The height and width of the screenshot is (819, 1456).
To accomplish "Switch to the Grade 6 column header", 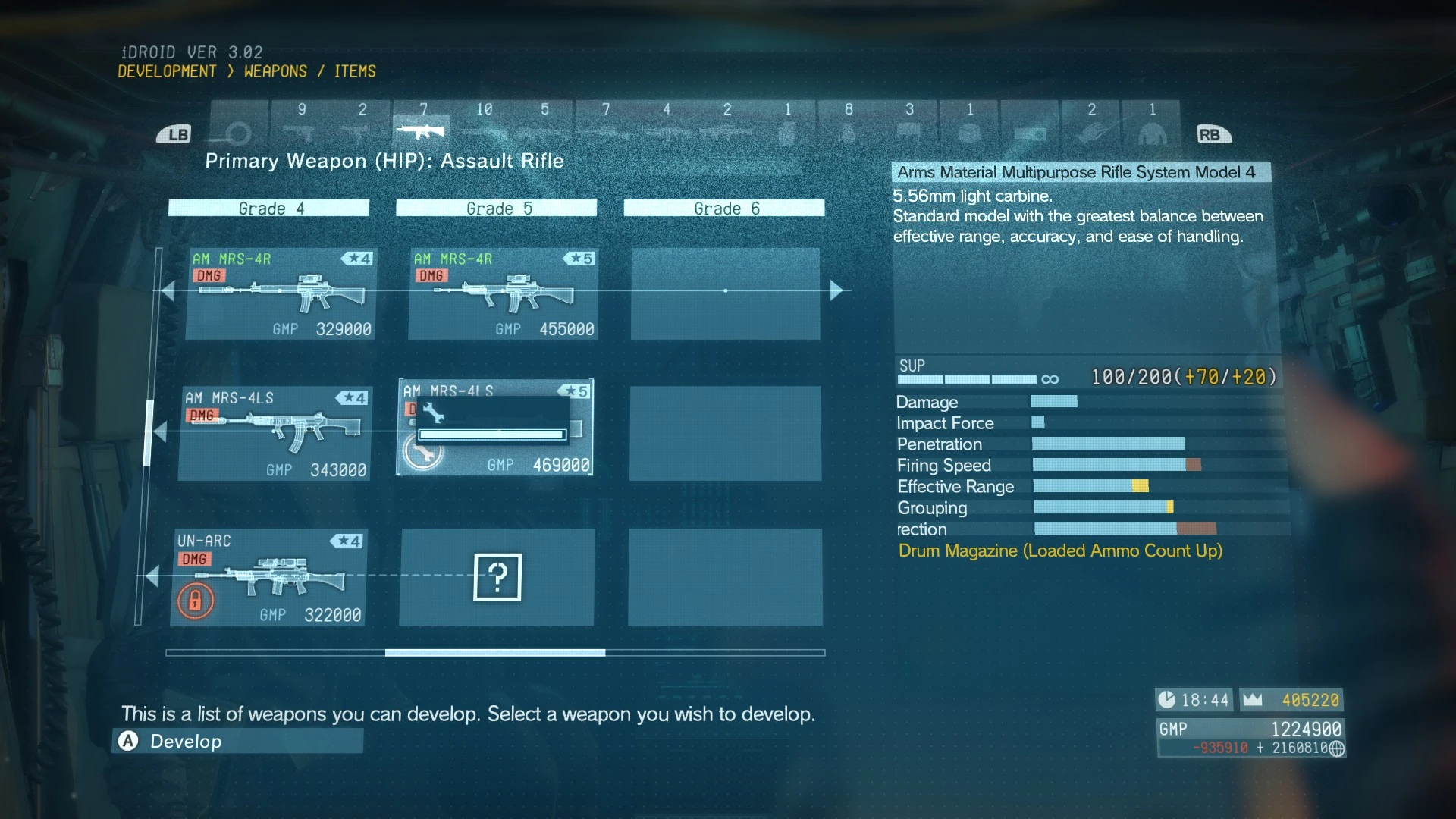I will [723, 208].
